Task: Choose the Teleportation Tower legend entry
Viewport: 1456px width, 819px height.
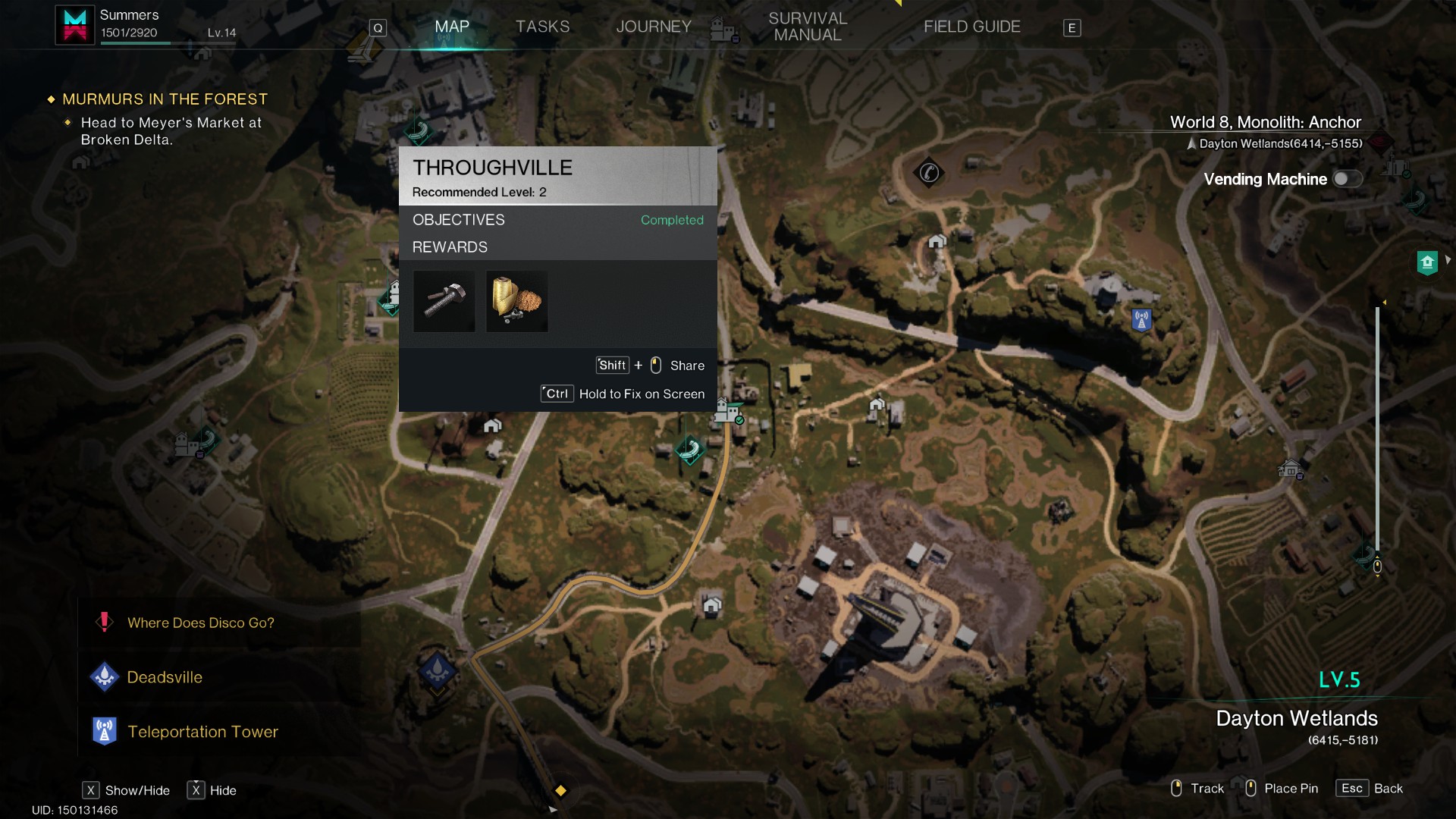Action: pyautogui.click(x=202, y=732)
